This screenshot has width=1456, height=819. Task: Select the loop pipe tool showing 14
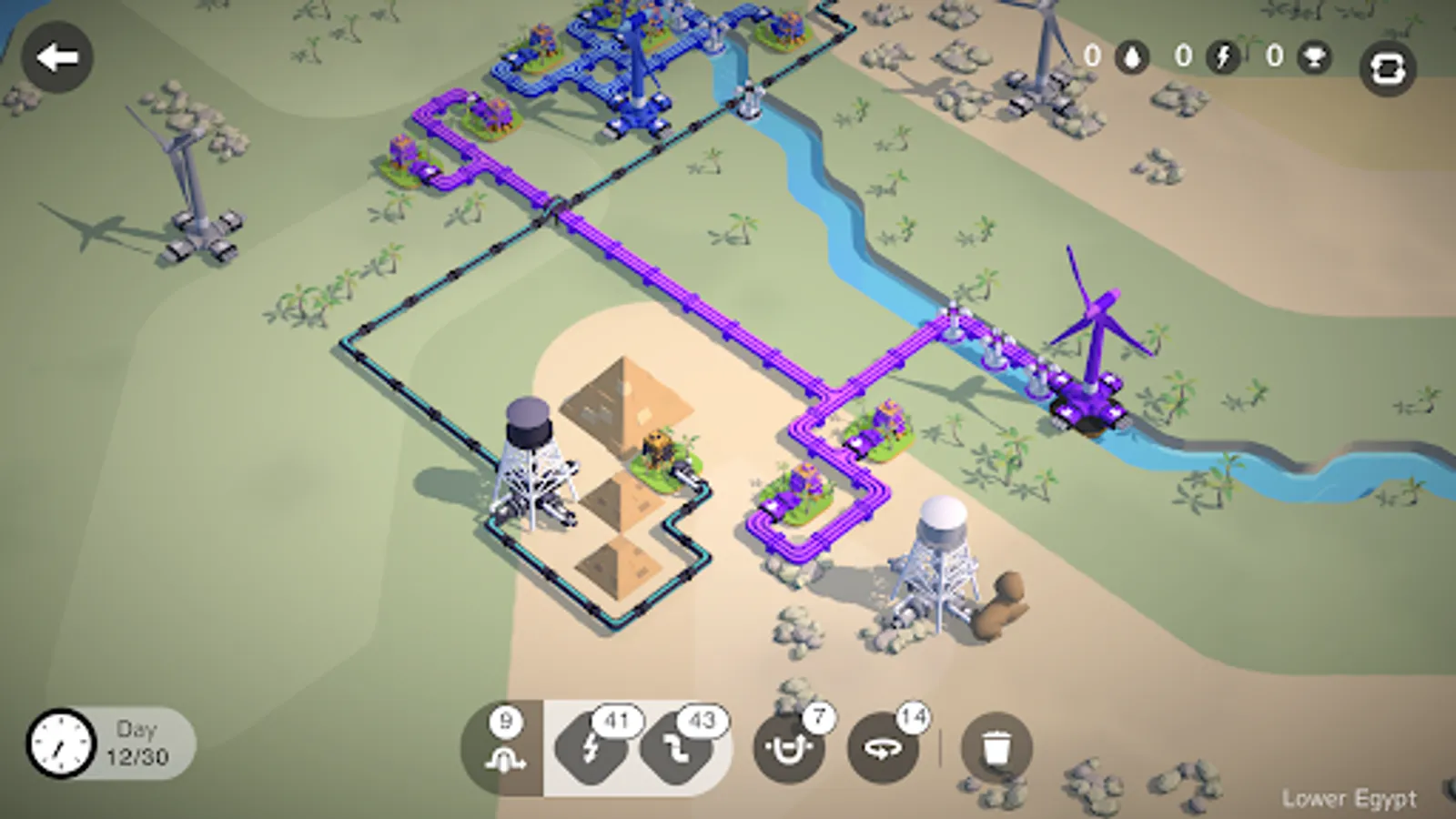[881, 748]
